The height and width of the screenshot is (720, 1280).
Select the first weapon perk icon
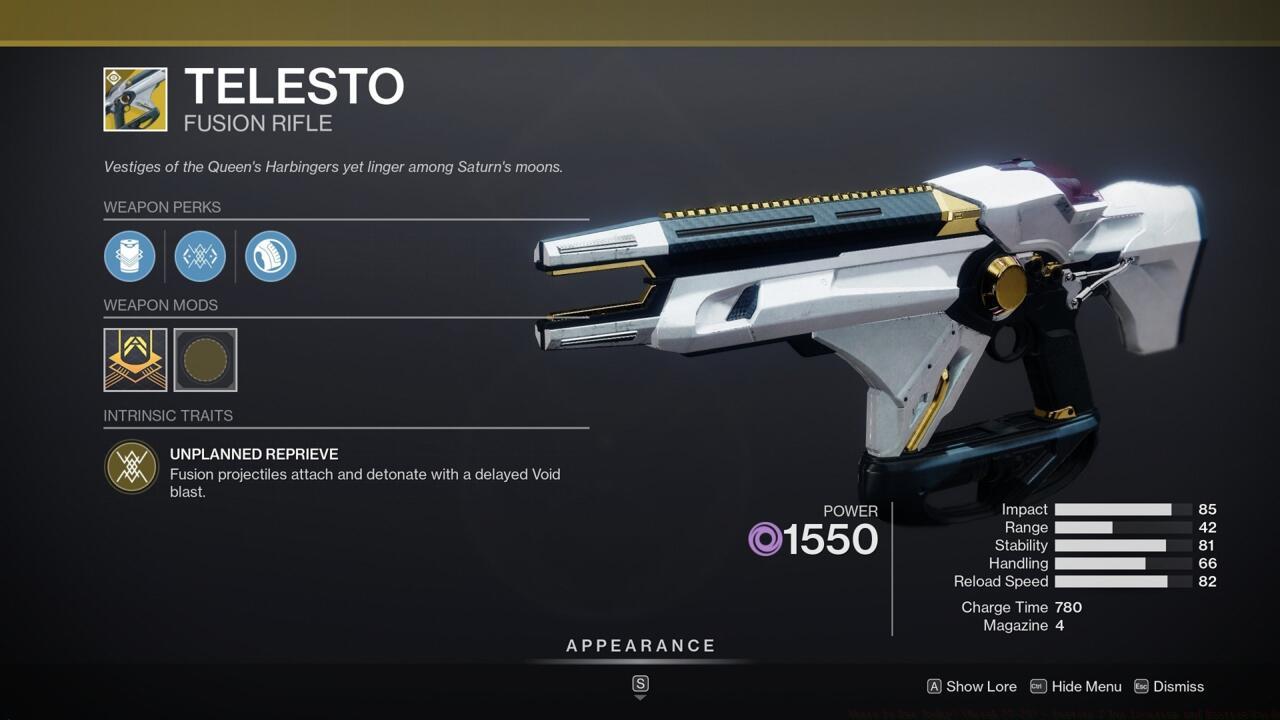[x=130, y=256]
